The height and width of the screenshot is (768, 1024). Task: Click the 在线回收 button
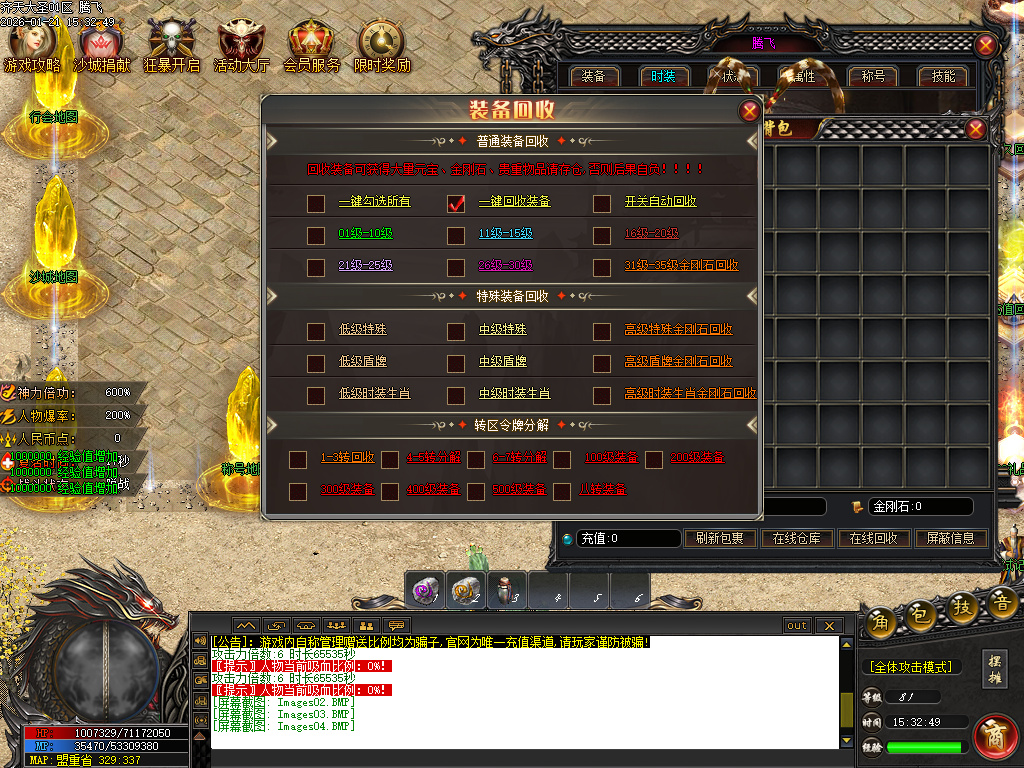click(873, 538)
